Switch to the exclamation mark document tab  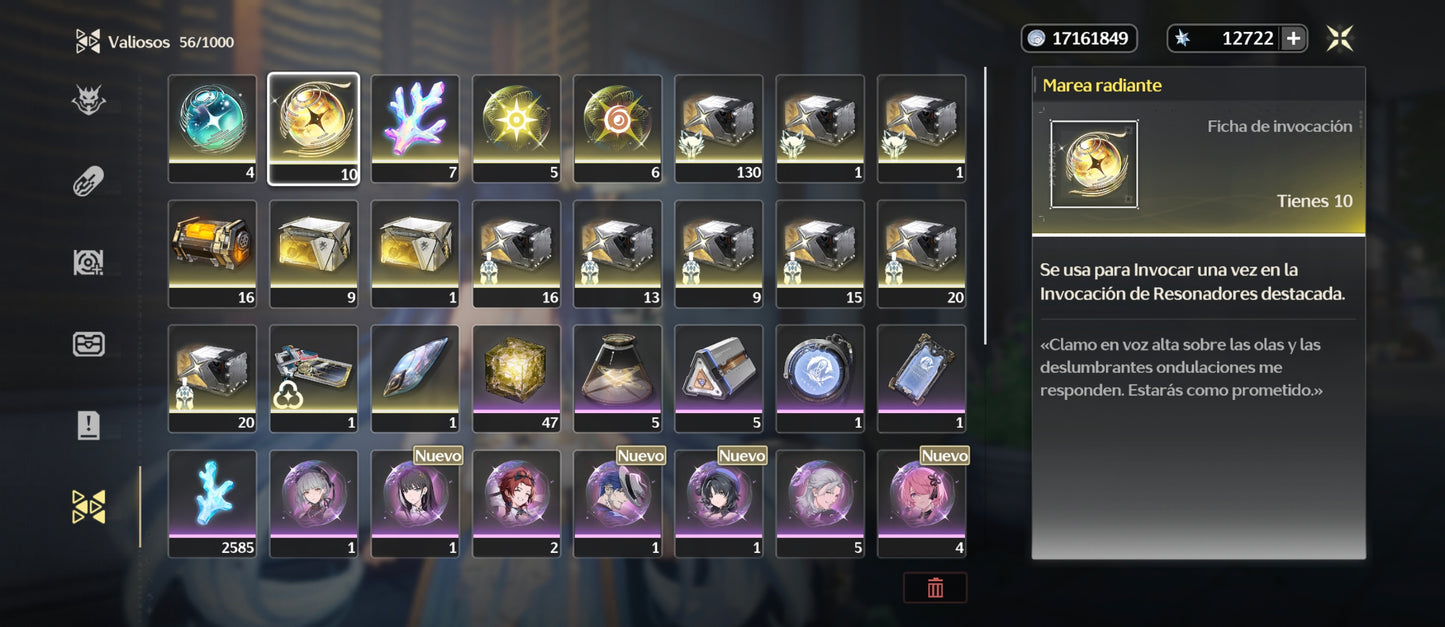pyautogui.click(x=89, y=425)
